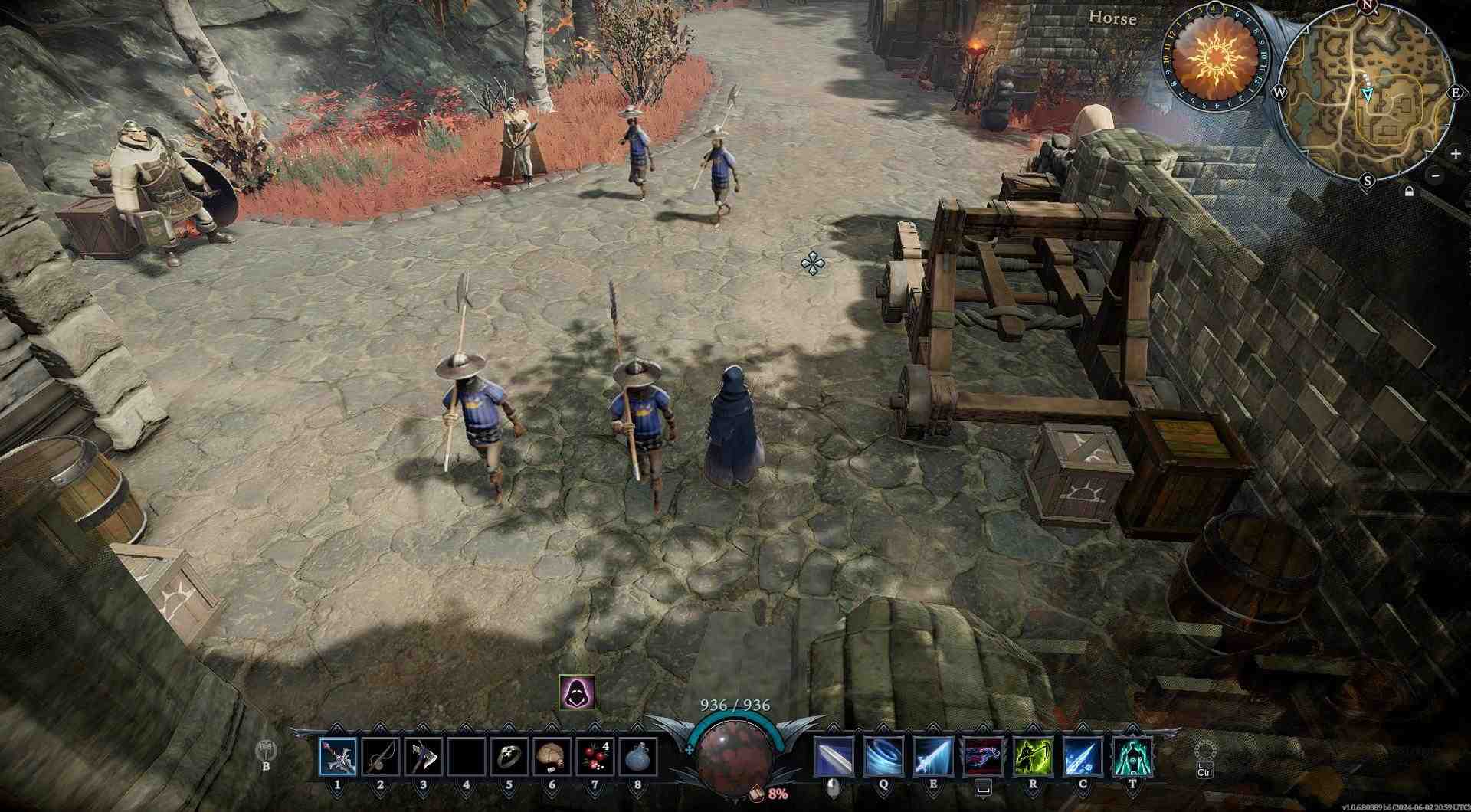Trigger the red-blue lightning dash ability
Image resolution: width=1471 pixels, height=812 pixels.
pos(983,757)
